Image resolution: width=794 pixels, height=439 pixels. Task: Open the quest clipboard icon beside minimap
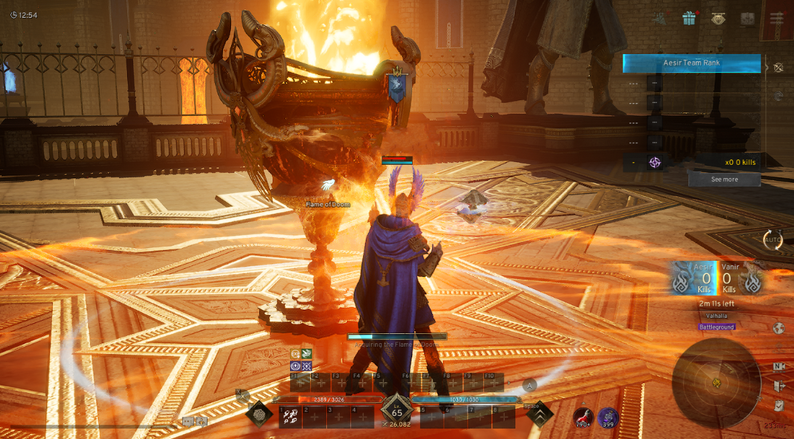[779, 405]
